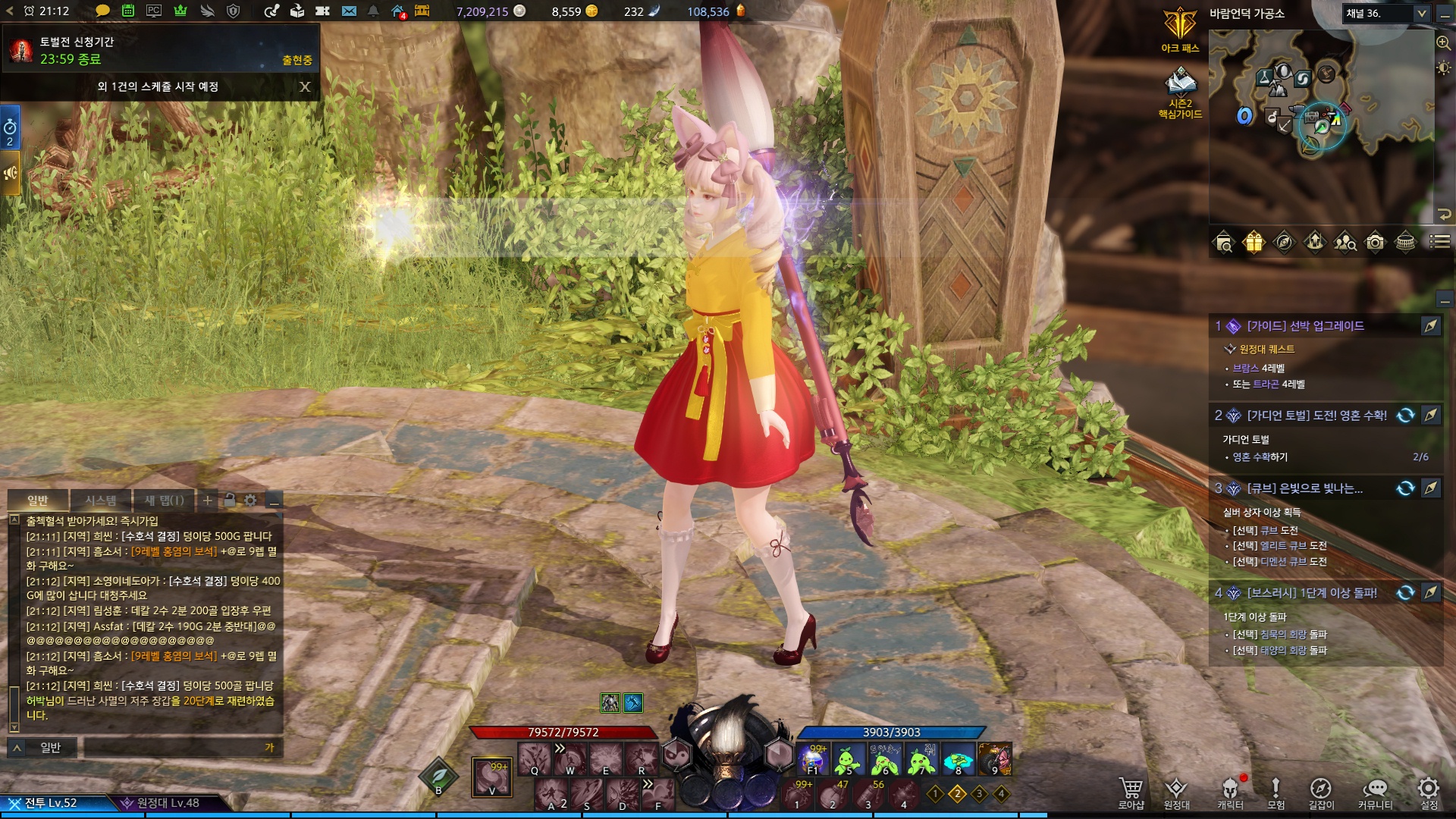This screenshot has height=819, width=1456.
Task: Open the chat settings gear
Action: (250, 500)
